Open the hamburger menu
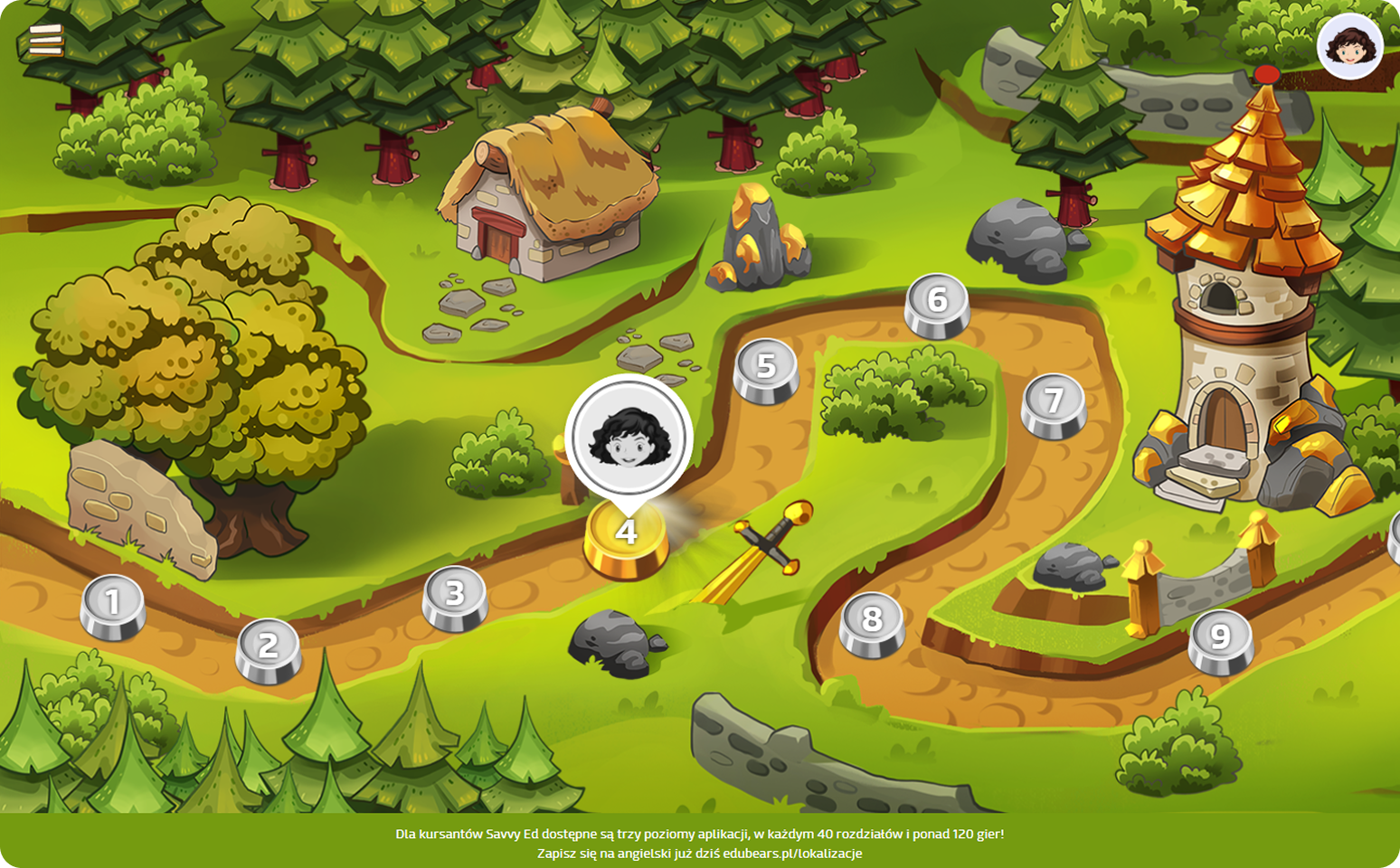Image resolution: width=1400 pixels, height=868 pixels. click(x=46, y=40)
